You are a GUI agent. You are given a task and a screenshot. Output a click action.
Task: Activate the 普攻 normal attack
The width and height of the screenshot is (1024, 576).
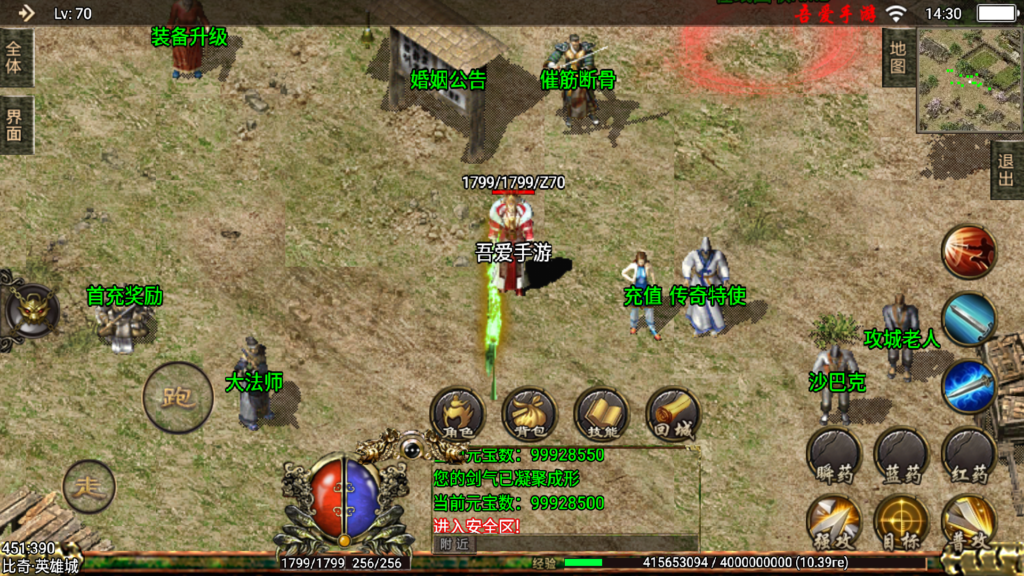pyautogui.click(x=968, y=521)
